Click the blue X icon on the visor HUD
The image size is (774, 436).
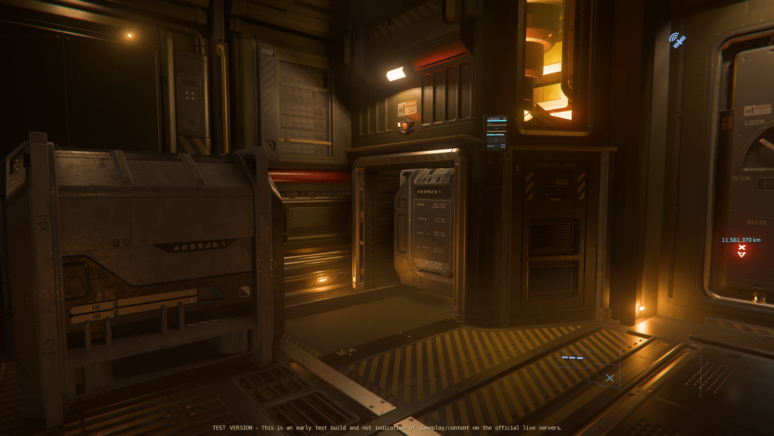click(x=609, y=378)
